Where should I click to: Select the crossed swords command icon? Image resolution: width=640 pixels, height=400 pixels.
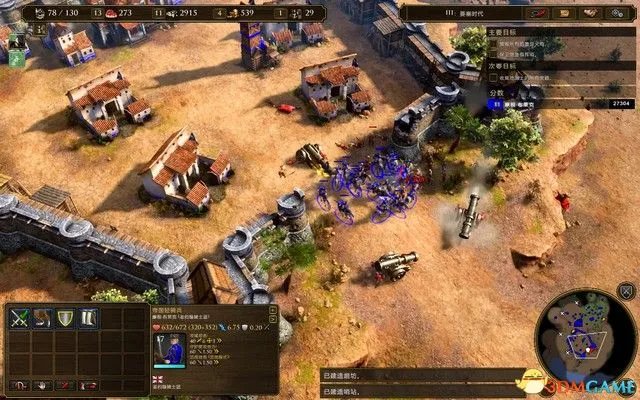point(20,318)
